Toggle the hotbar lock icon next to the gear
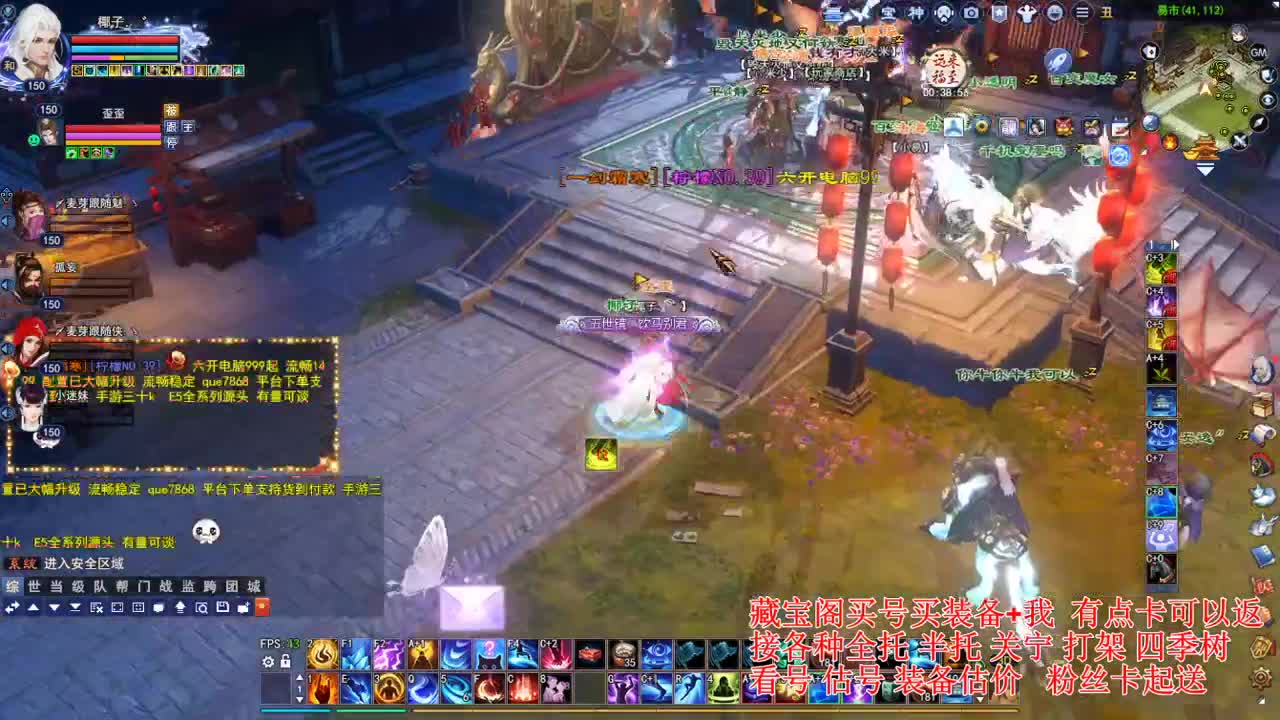The height and width of the screenshot is (720, 1280). [285, 662]
